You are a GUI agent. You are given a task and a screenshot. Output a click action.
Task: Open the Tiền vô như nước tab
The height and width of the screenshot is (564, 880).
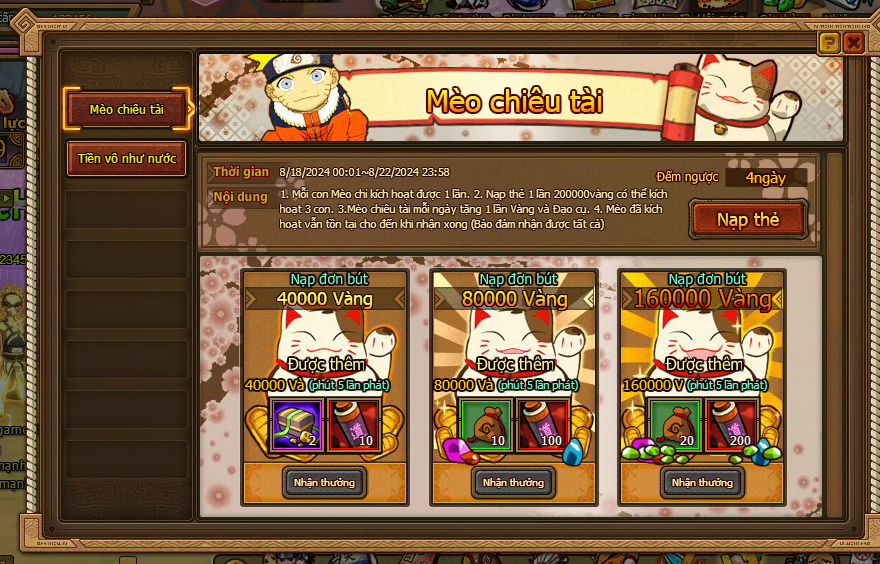pos(127,158)
